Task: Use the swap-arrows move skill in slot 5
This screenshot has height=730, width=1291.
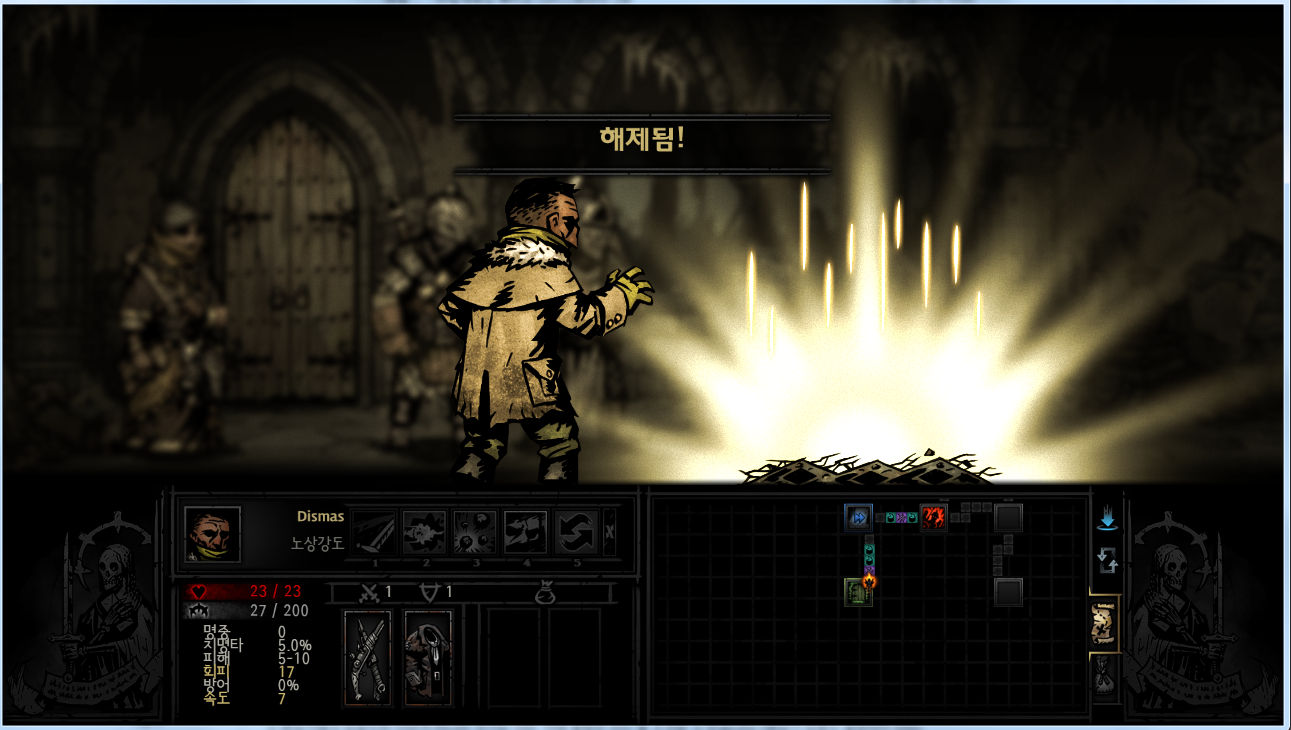Action: click(x=576, y=533)
